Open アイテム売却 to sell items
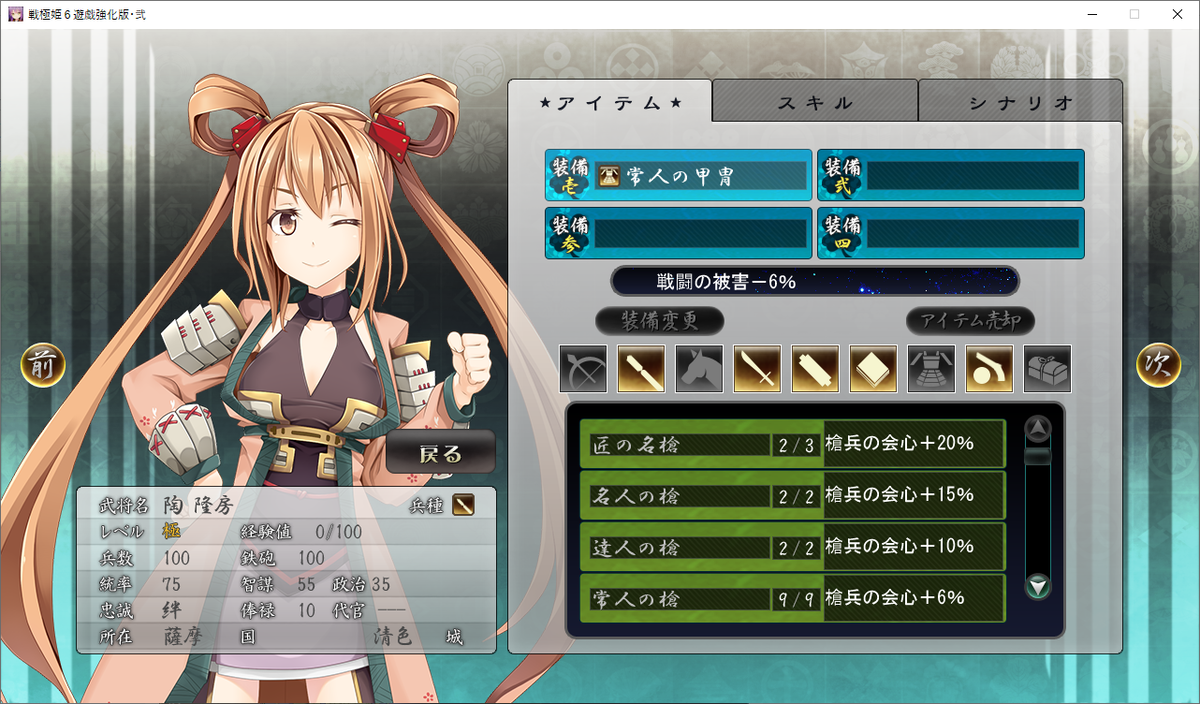The height and width of the screenshot is (704, 1200). 970,321
